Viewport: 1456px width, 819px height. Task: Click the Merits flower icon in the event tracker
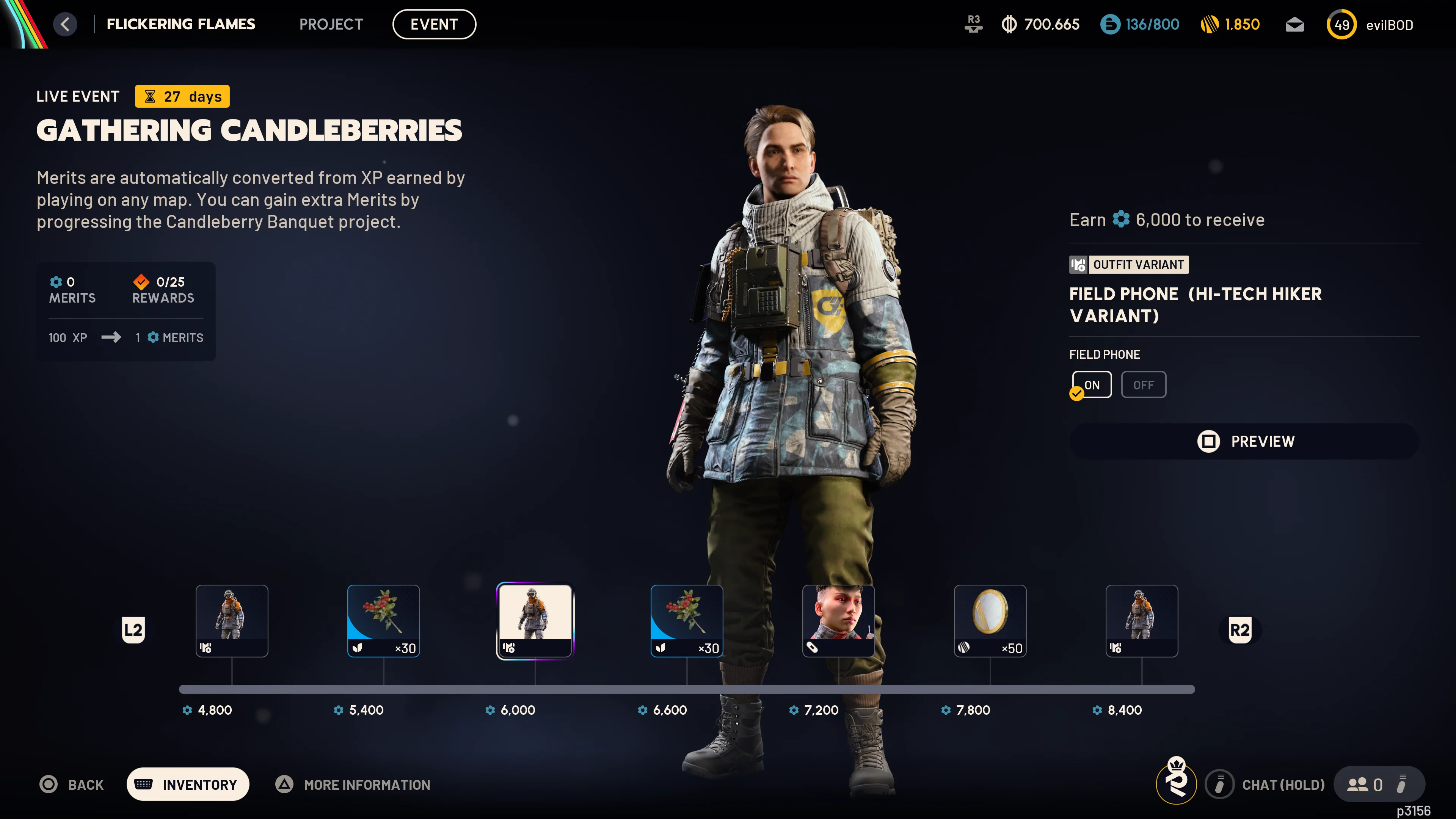(56, 282)
